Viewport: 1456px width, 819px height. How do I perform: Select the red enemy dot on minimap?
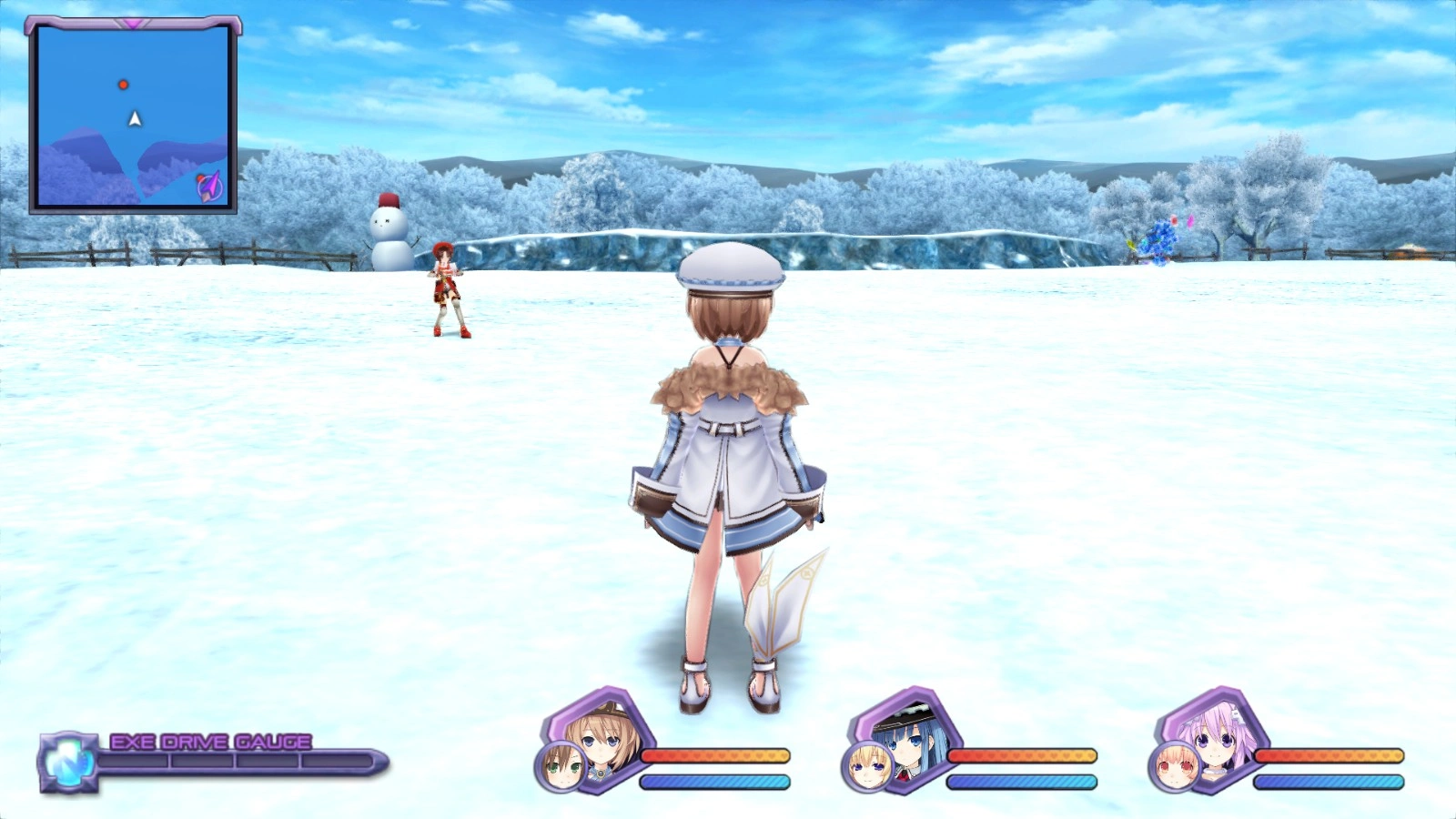124,85
